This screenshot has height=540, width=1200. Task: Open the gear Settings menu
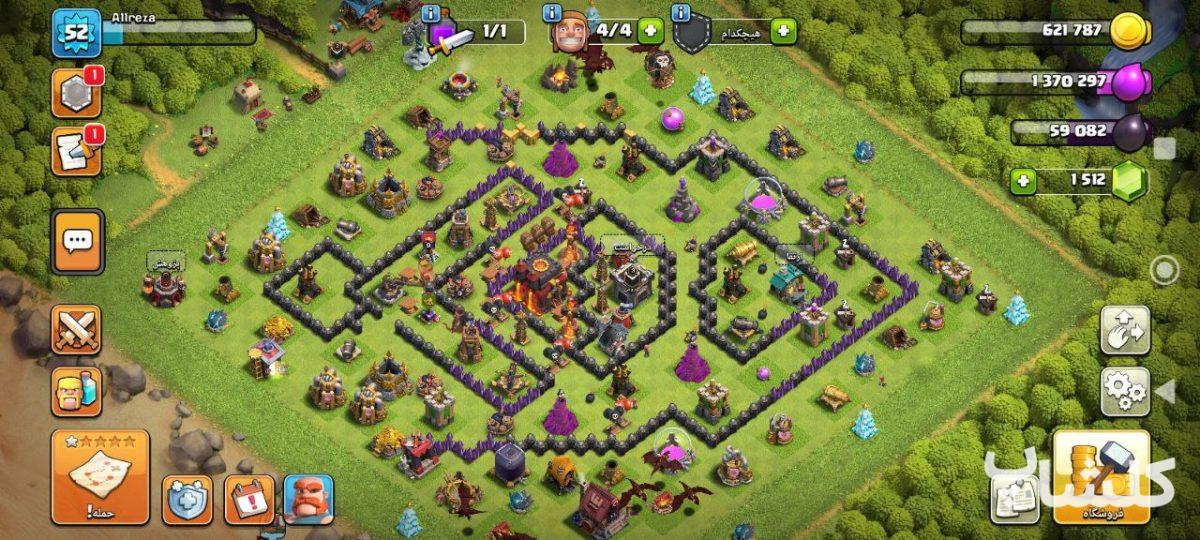tap(1125, 391)
